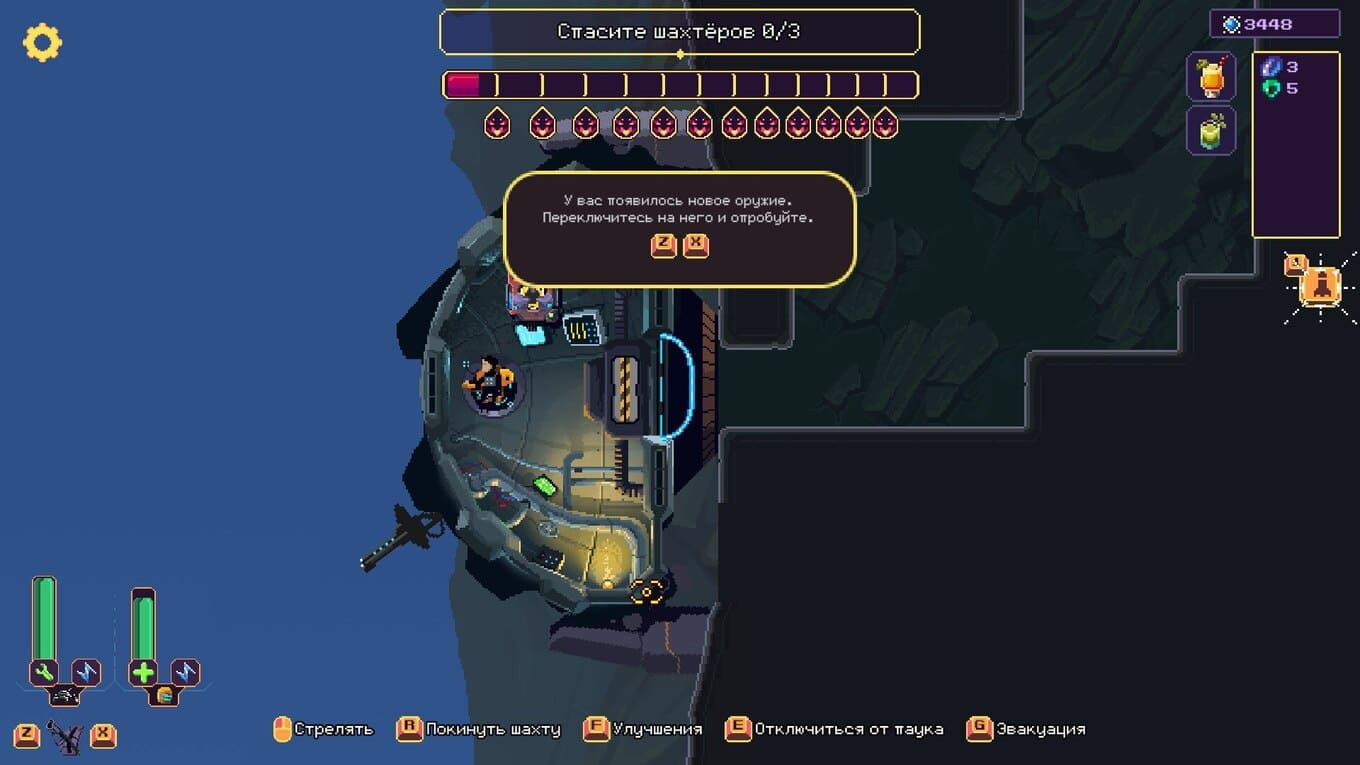Activate the glowing rocket ability icon

pos(1321,286)
